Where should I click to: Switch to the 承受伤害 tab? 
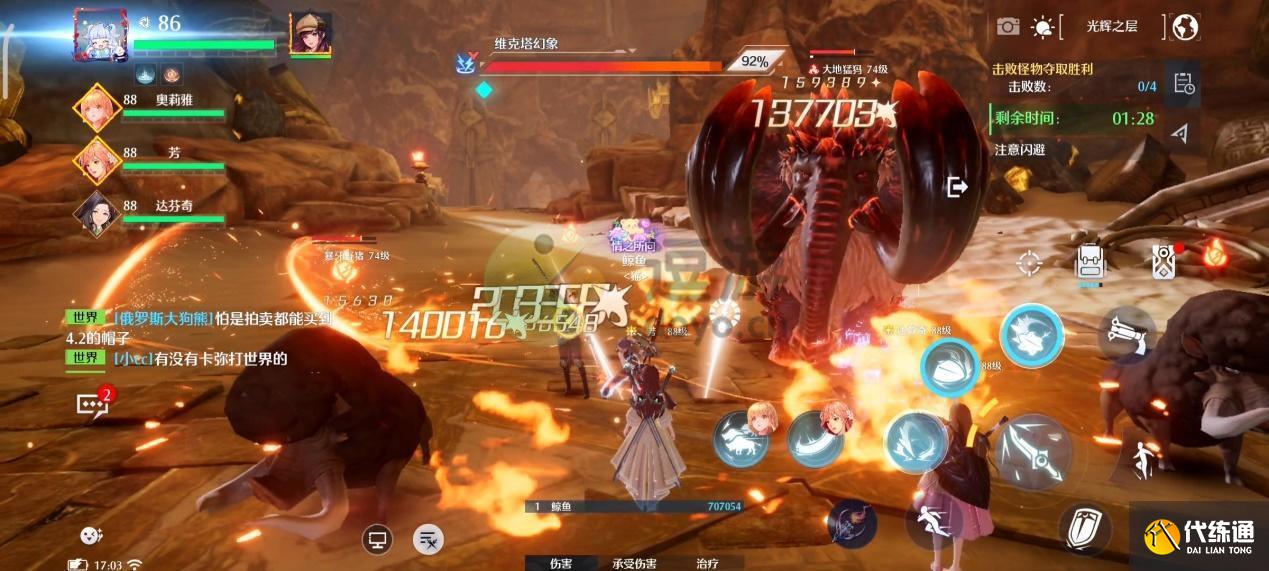[x=635, y=563]
